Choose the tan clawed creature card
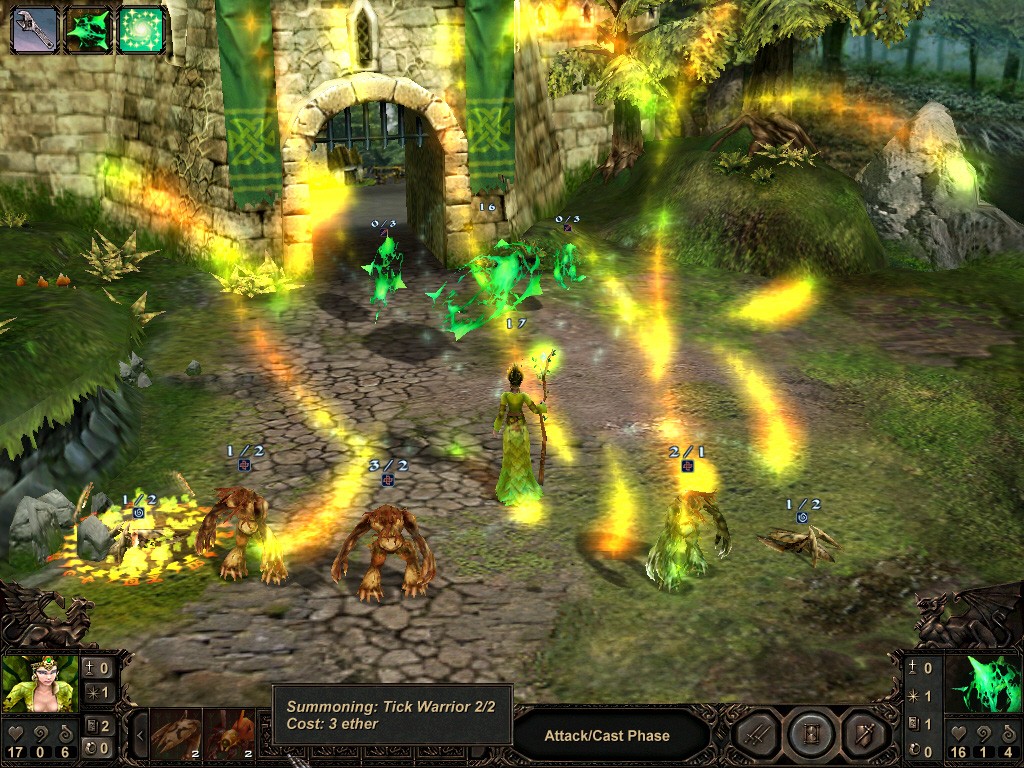 point(176,735)
